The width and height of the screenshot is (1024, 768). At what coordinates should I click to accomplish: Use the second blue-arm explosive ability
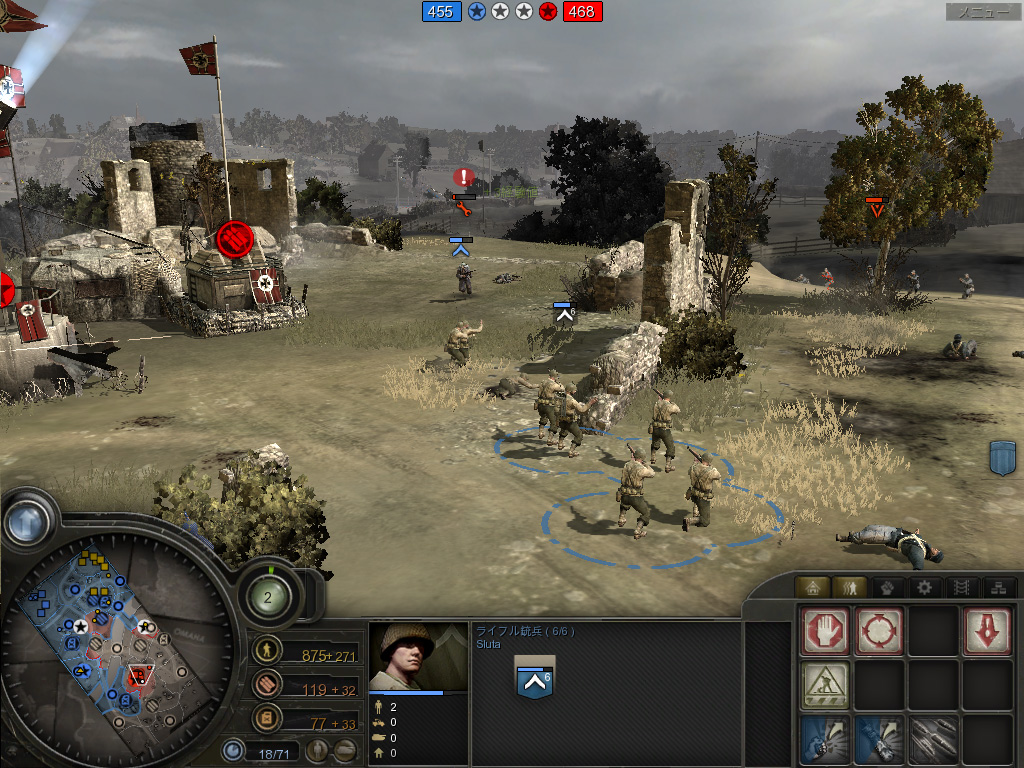(879, 739)
